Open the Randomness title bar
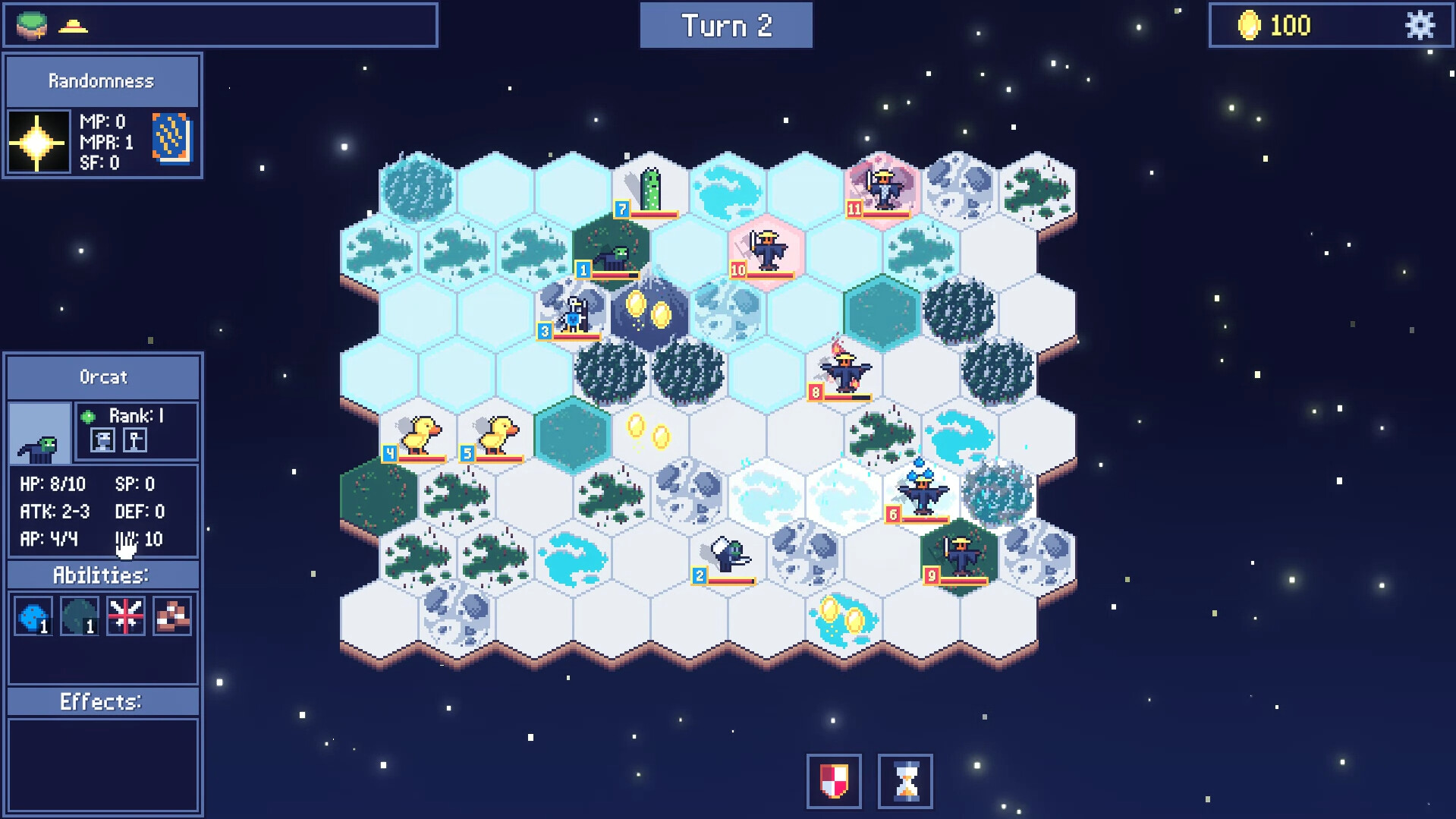The width and height of the screenshot is (1456, 819). point(102,80)
